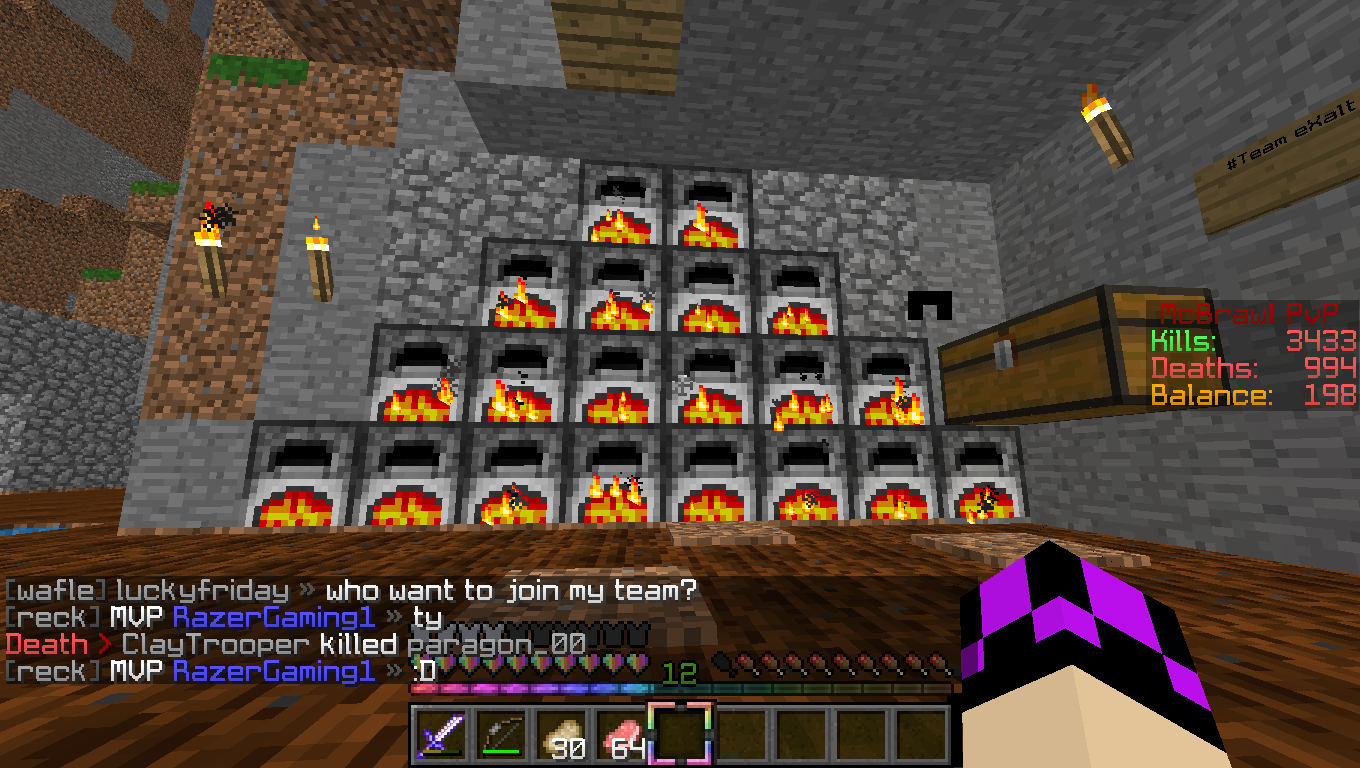Select the bow hotbar slot

tap(500, 735)
